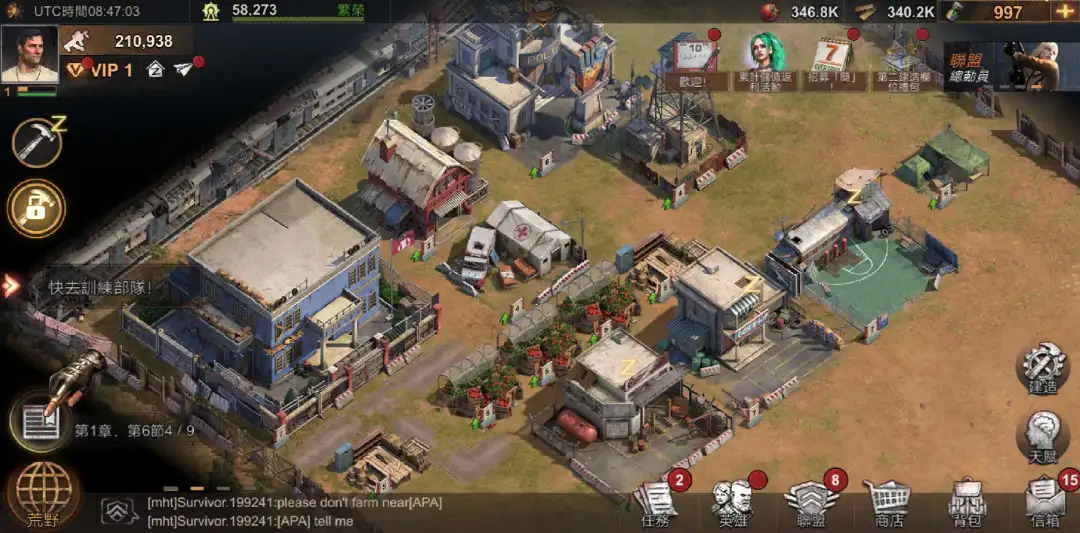
Task: Open the 背包 backpack inventory
Action: point(967,502)
